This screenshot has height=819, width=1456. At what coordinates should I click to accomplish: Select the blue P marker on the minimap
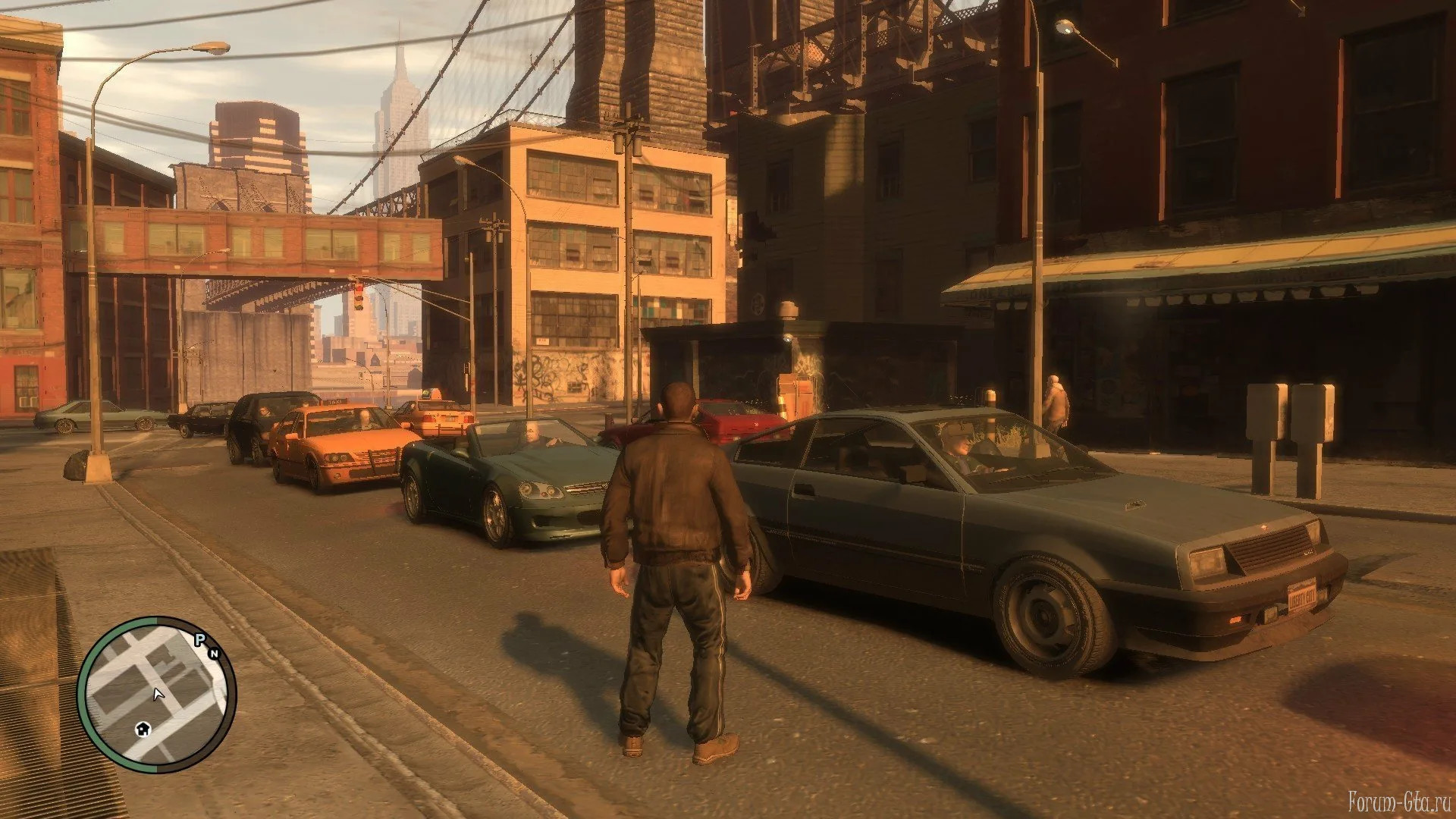pyautogui.click(x=200, y=640)
